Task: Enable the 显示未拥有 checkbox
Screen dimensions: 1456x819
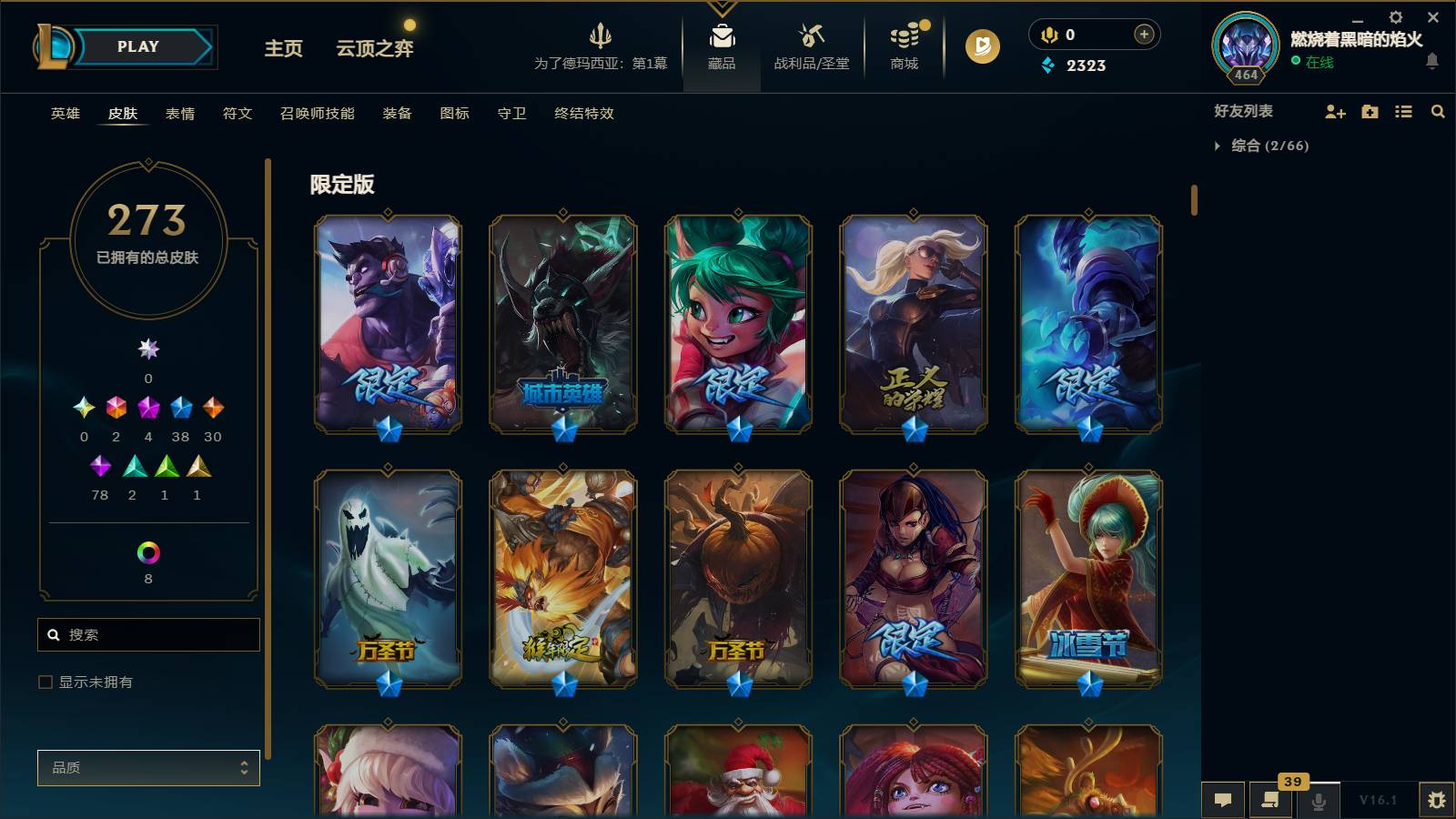Action: pos(43,681)
